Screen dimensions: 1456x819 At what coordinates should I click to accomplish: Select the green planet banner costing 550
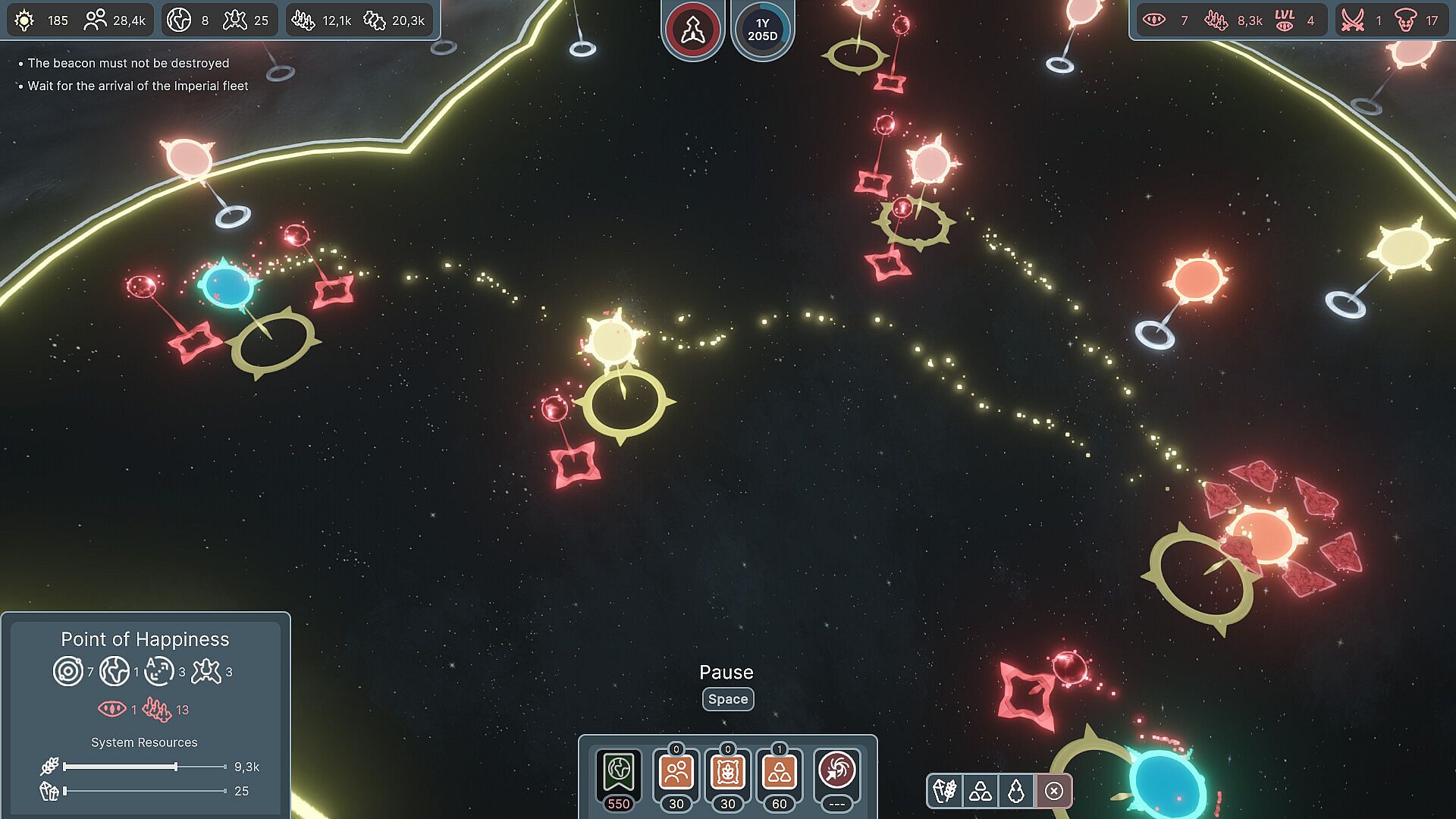pyautogui.click(x=619, y=773)
